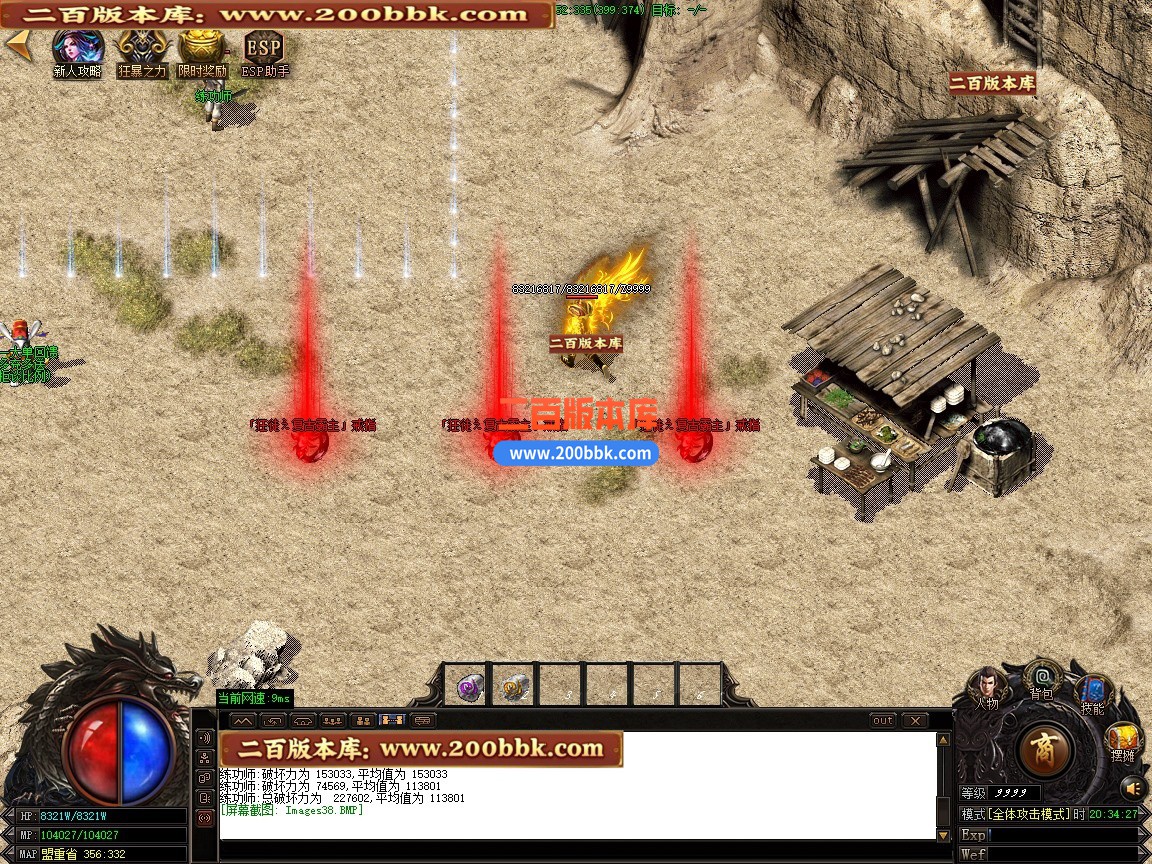Use the purple scroll in the hotbar

[x=467, y=686]
